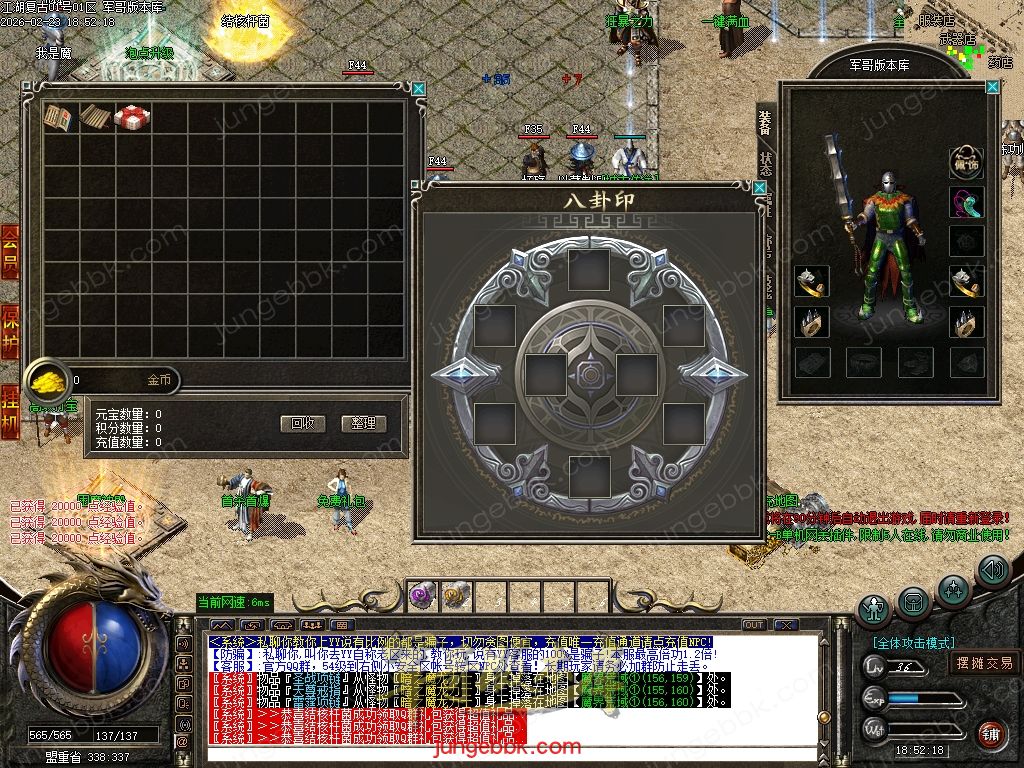Image resolution: width=1024 pixels, height=768 pixels.
Task: Open the 佩饰 accessory button
Action: coord(966,162)
